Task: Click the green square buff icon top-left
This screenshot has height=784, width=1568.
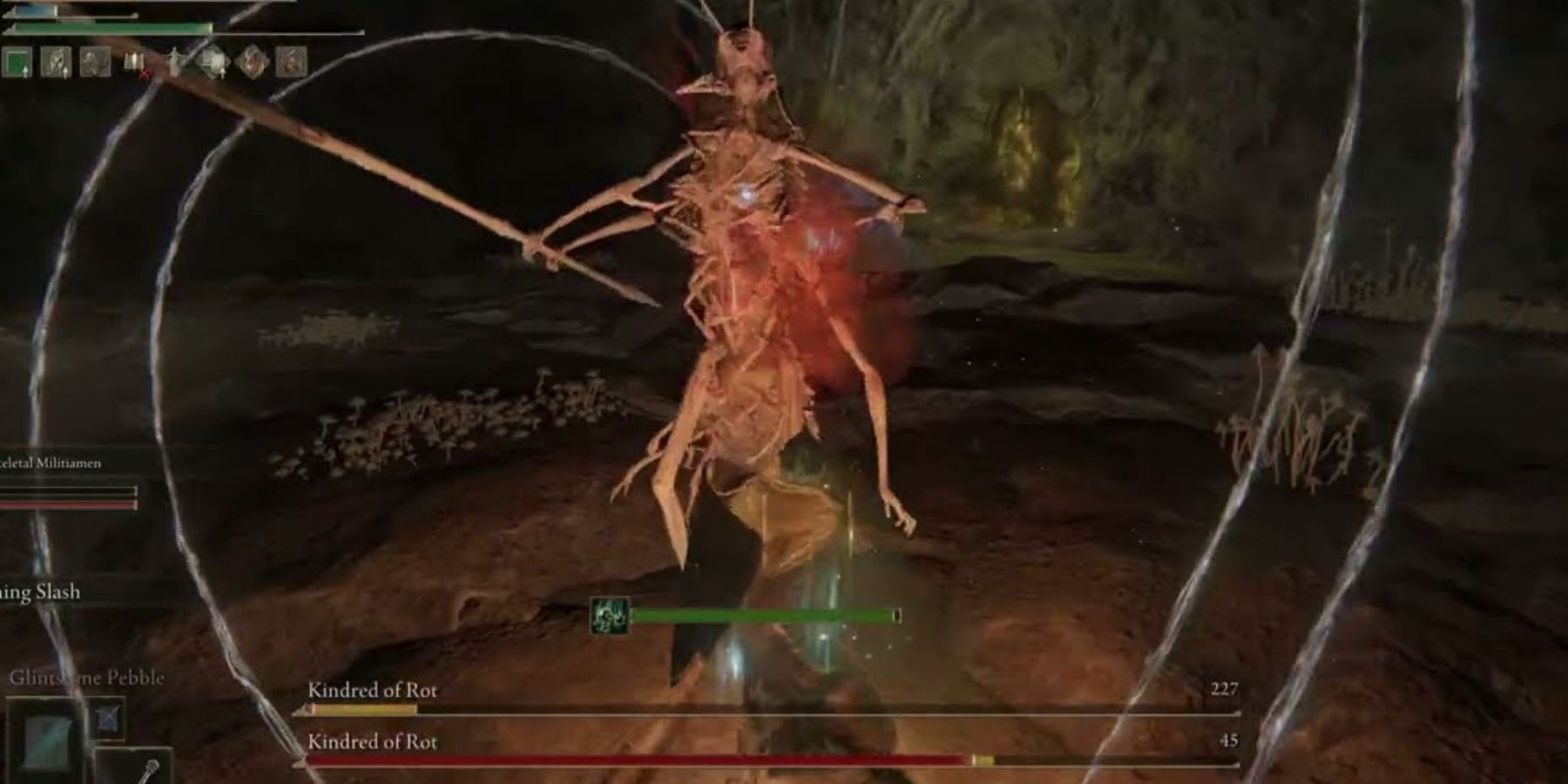Action: pos(17,62)
